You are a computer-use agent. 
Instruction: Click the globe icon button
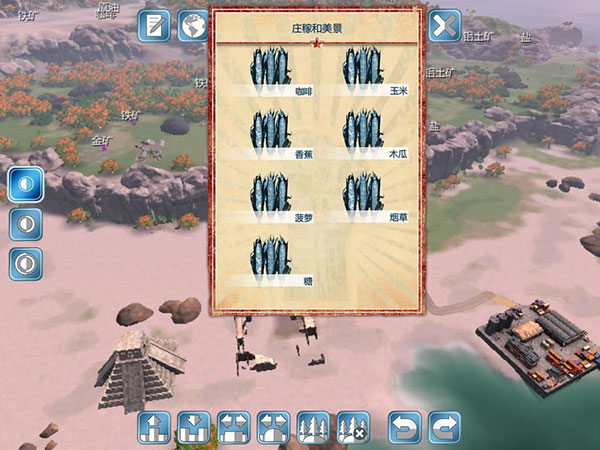click(x=192, y=26)
